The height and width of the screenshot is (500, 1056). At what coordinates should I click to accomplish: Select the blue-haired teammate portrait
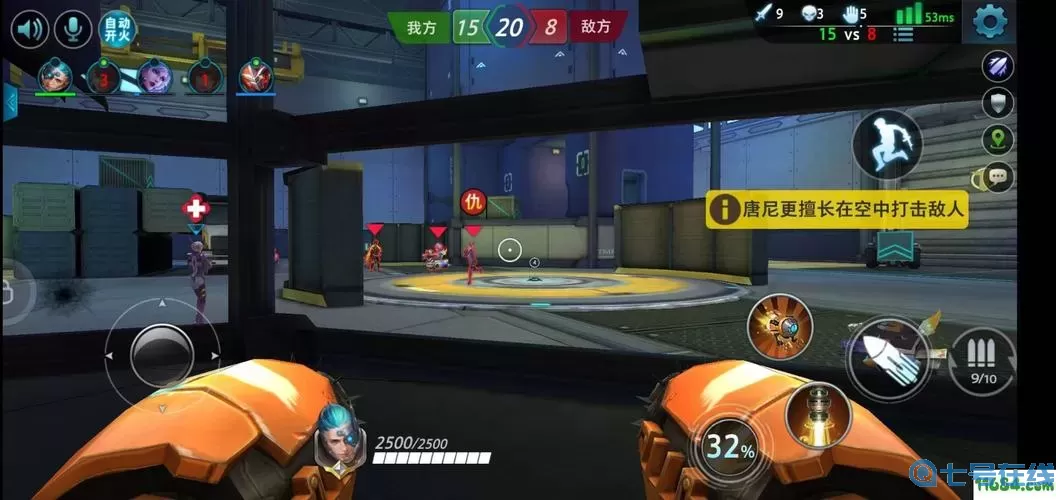(x=55, y=77)
